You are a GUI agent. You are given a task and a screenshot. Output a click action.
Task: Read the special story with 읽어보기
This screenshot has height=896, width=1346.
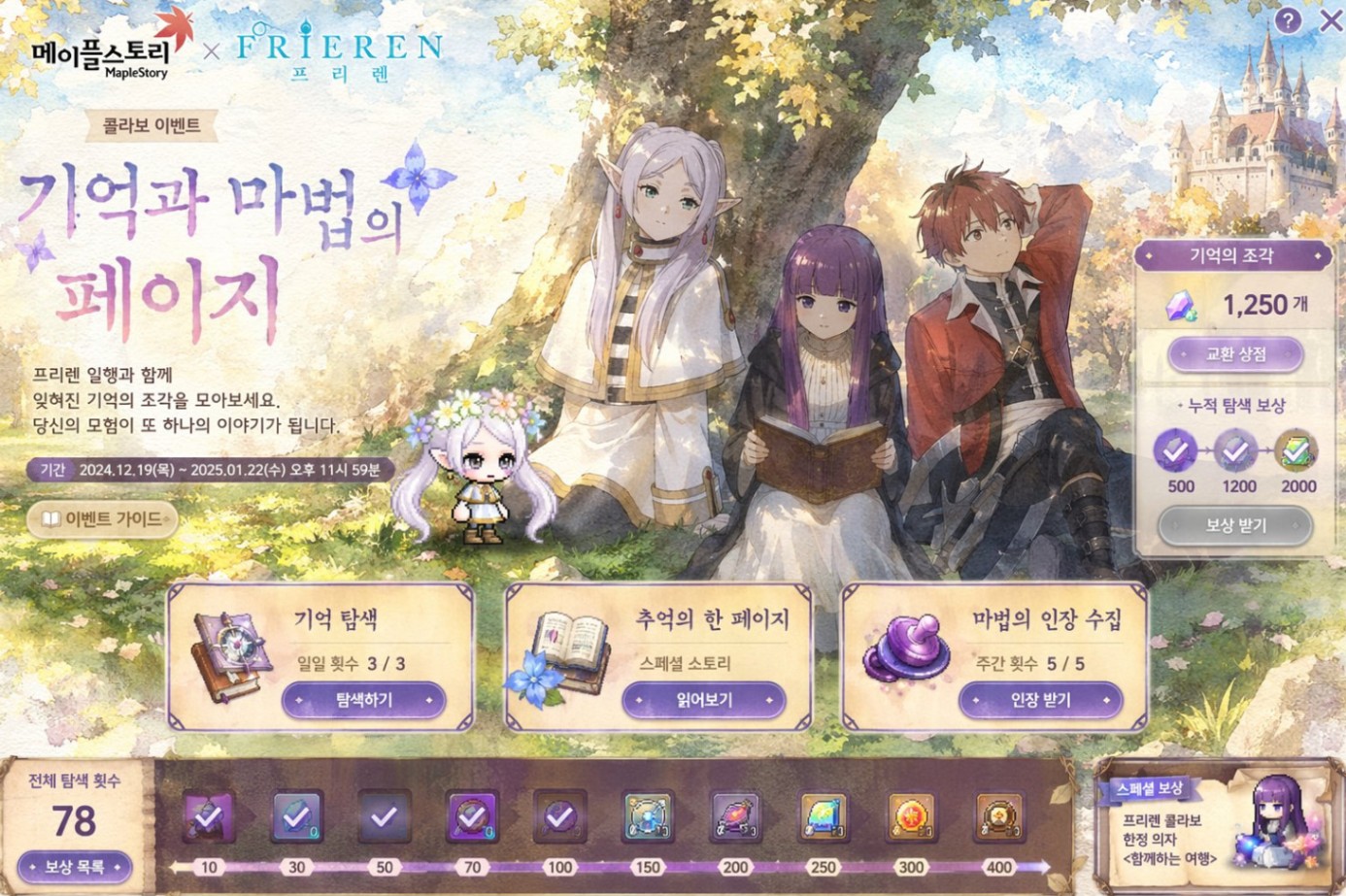[703, 700]
